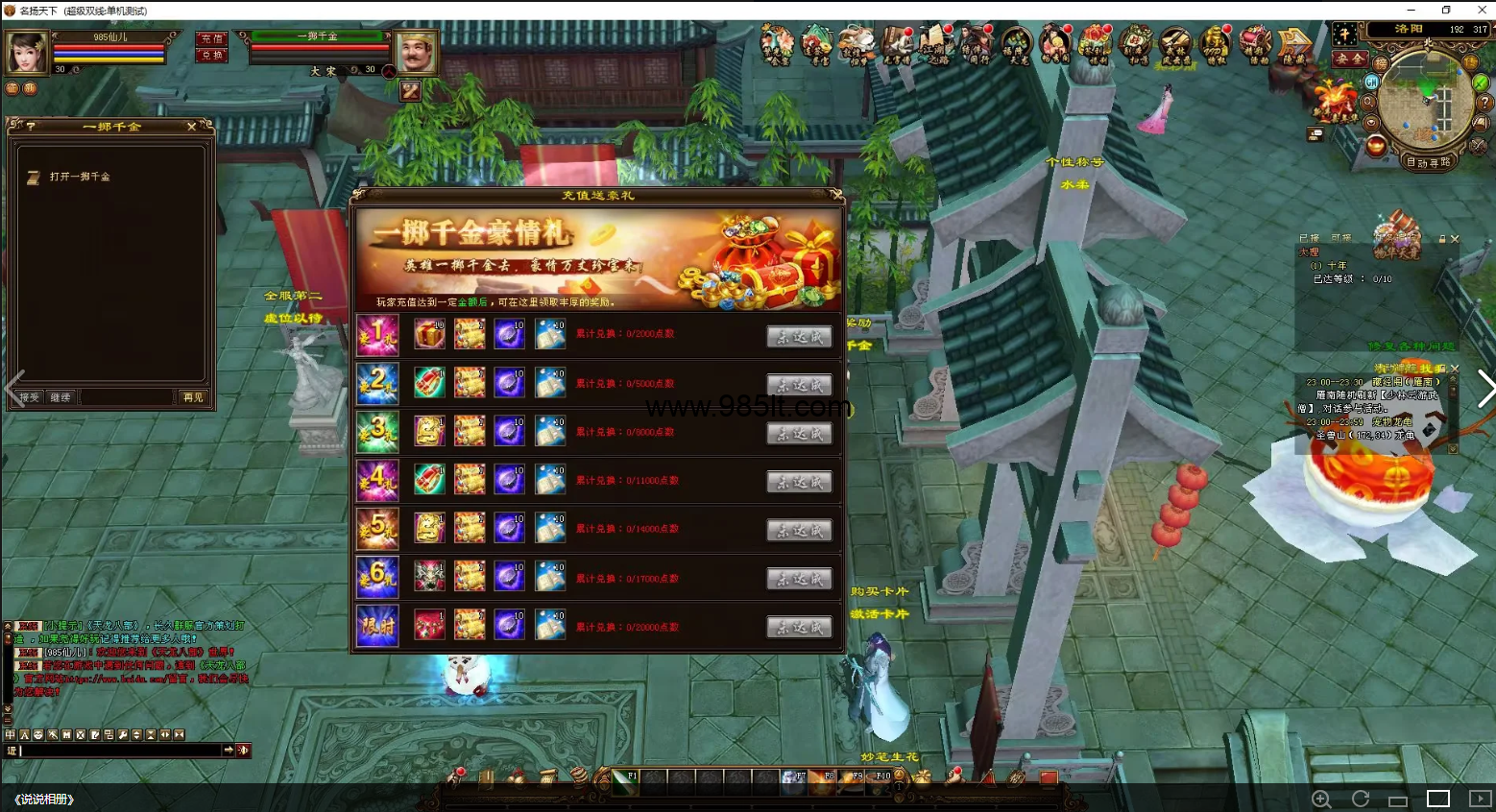Open the 充值 recharge button

tap(211, 39)
